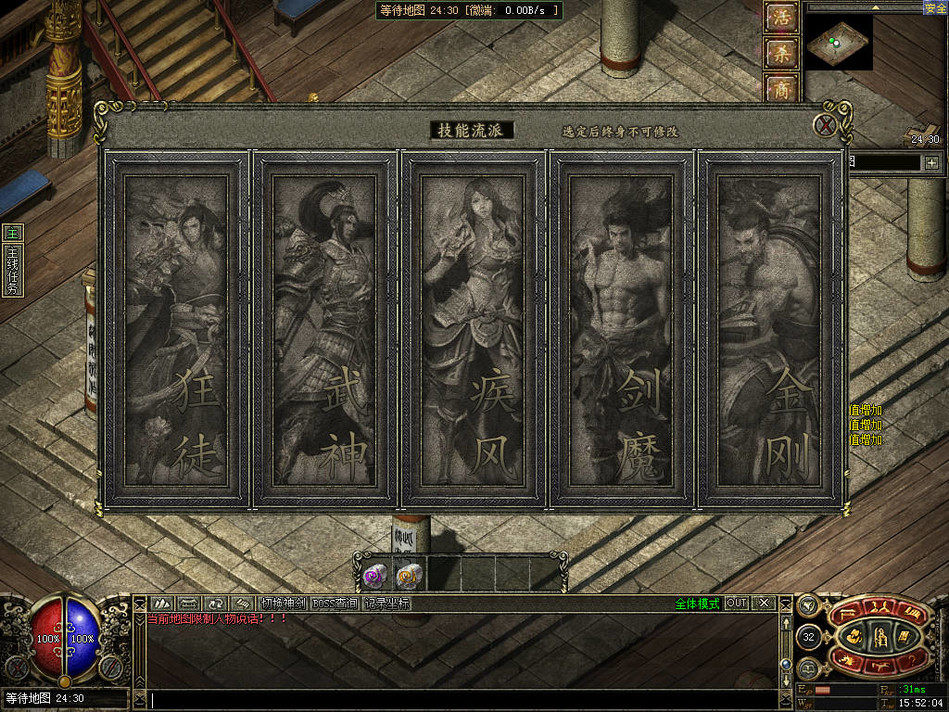Viewport: 949px width, 712px height.
Task: Open the 活 activity button
Action: (781, 17)
